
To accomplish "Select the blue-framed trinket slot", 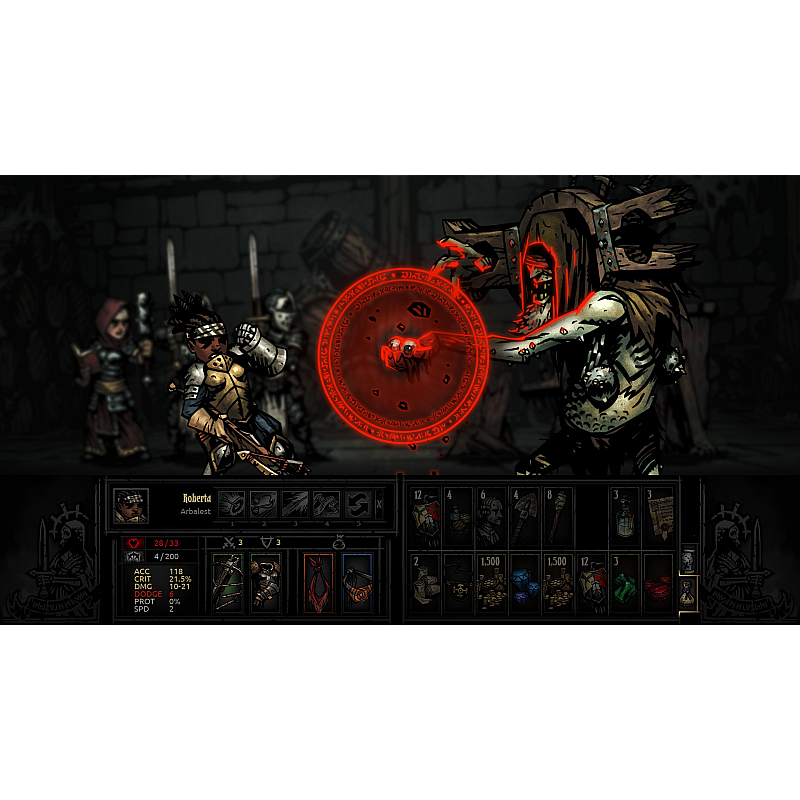I will coord(357,583).
